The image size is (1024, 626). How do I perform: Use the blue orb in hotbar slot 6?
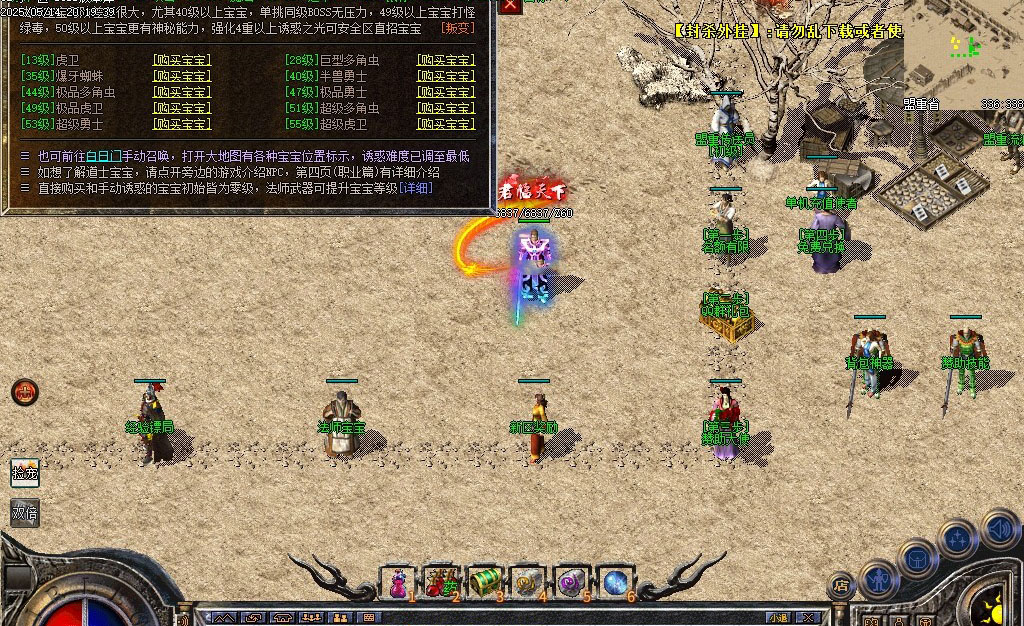point(614,581)
